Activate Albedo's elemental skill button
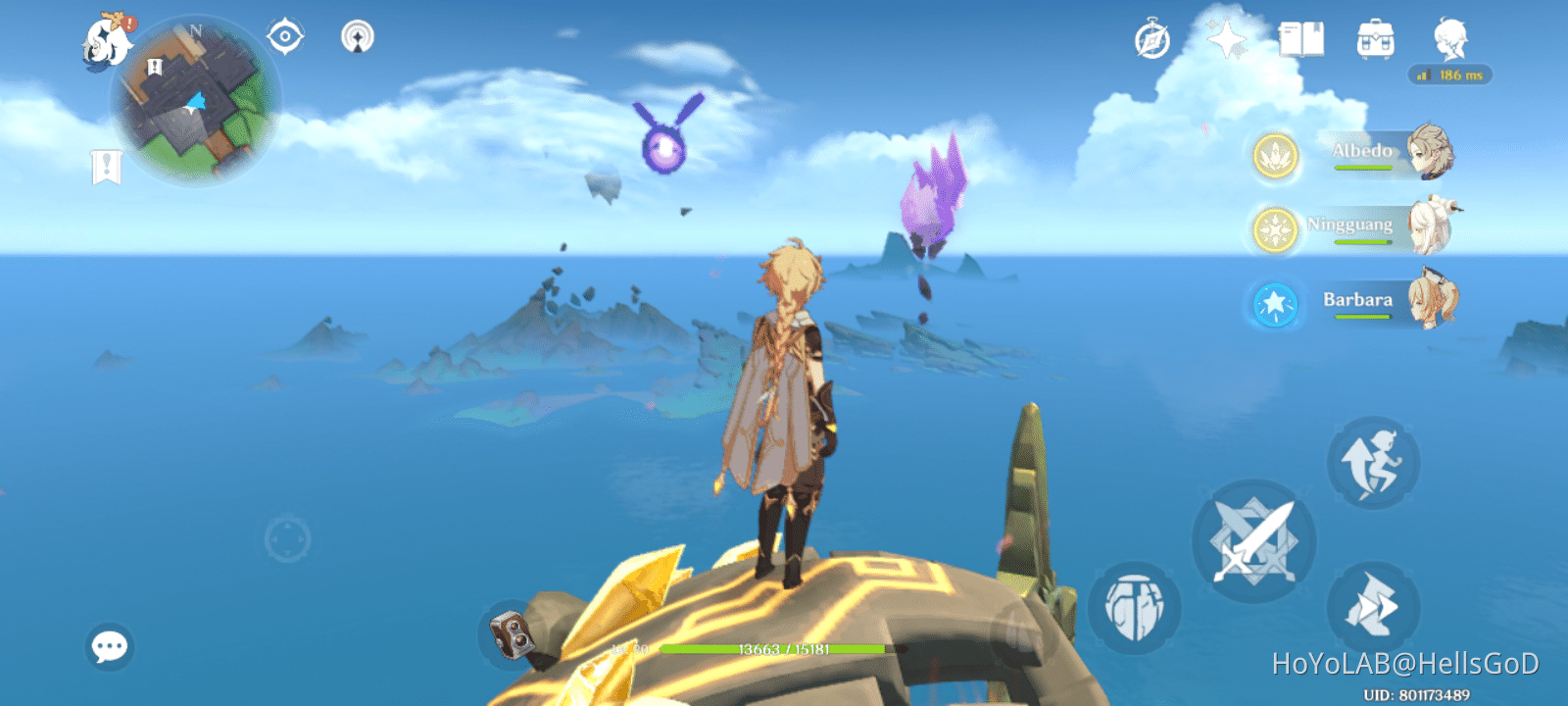 [x=1137, y=608]
